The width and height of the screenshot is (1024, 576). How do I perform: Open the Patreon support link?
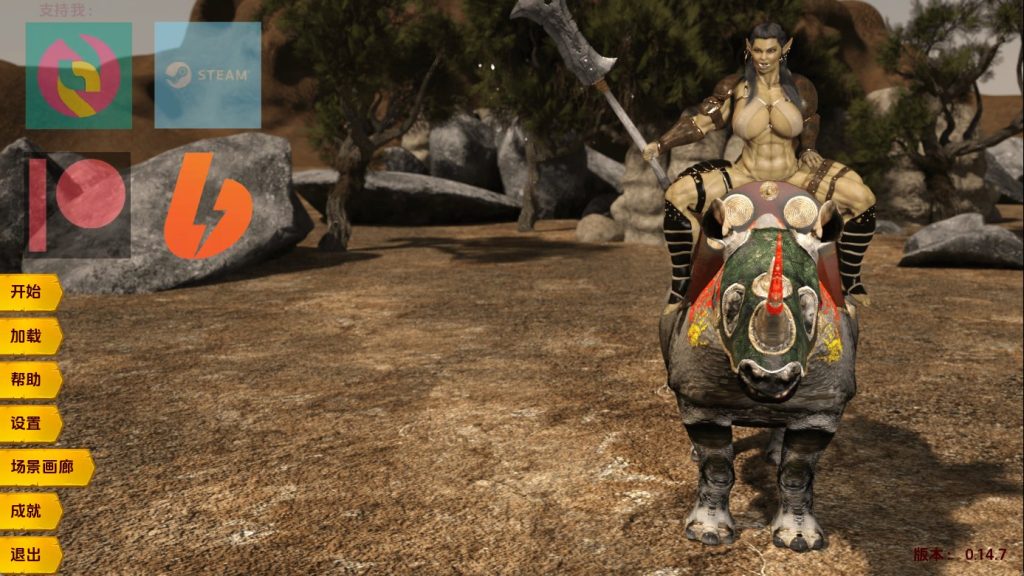click(78, 205)
